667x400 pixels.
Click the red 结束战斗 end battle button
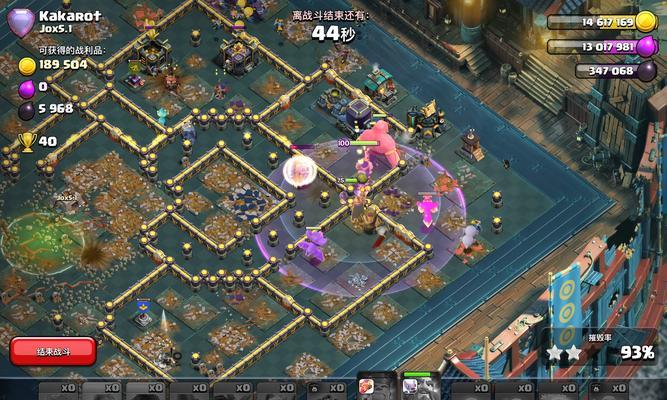click(53, 351)
